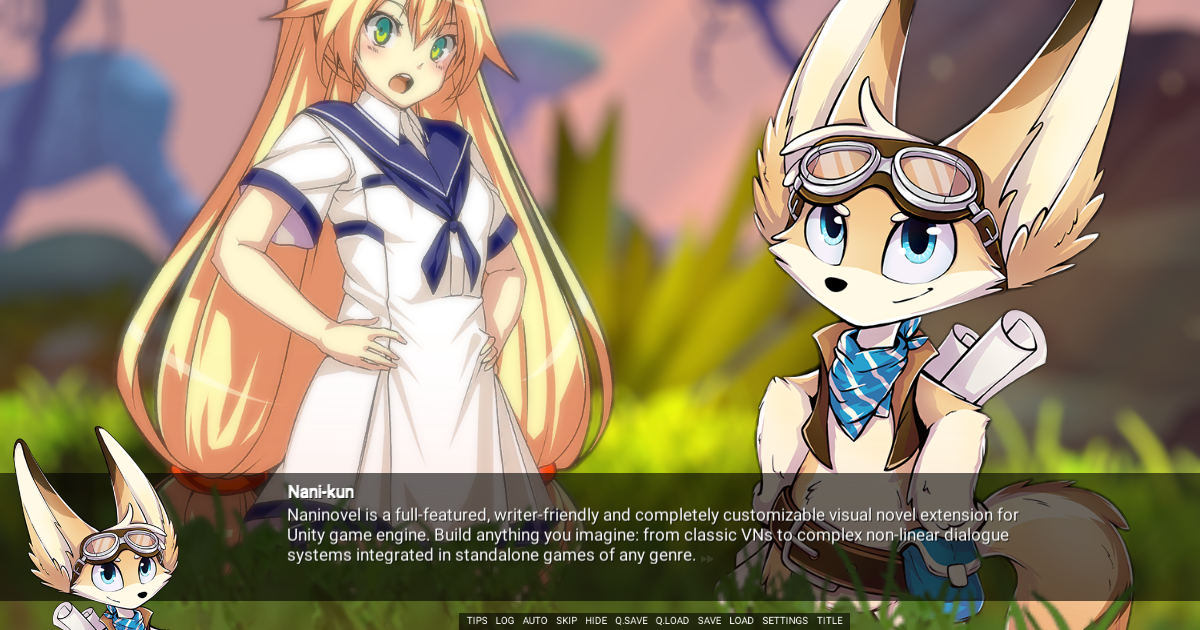This screenshot has height=630, width=1200.
Task: Open the SETTINGS menu
Action: click(785, 621)
